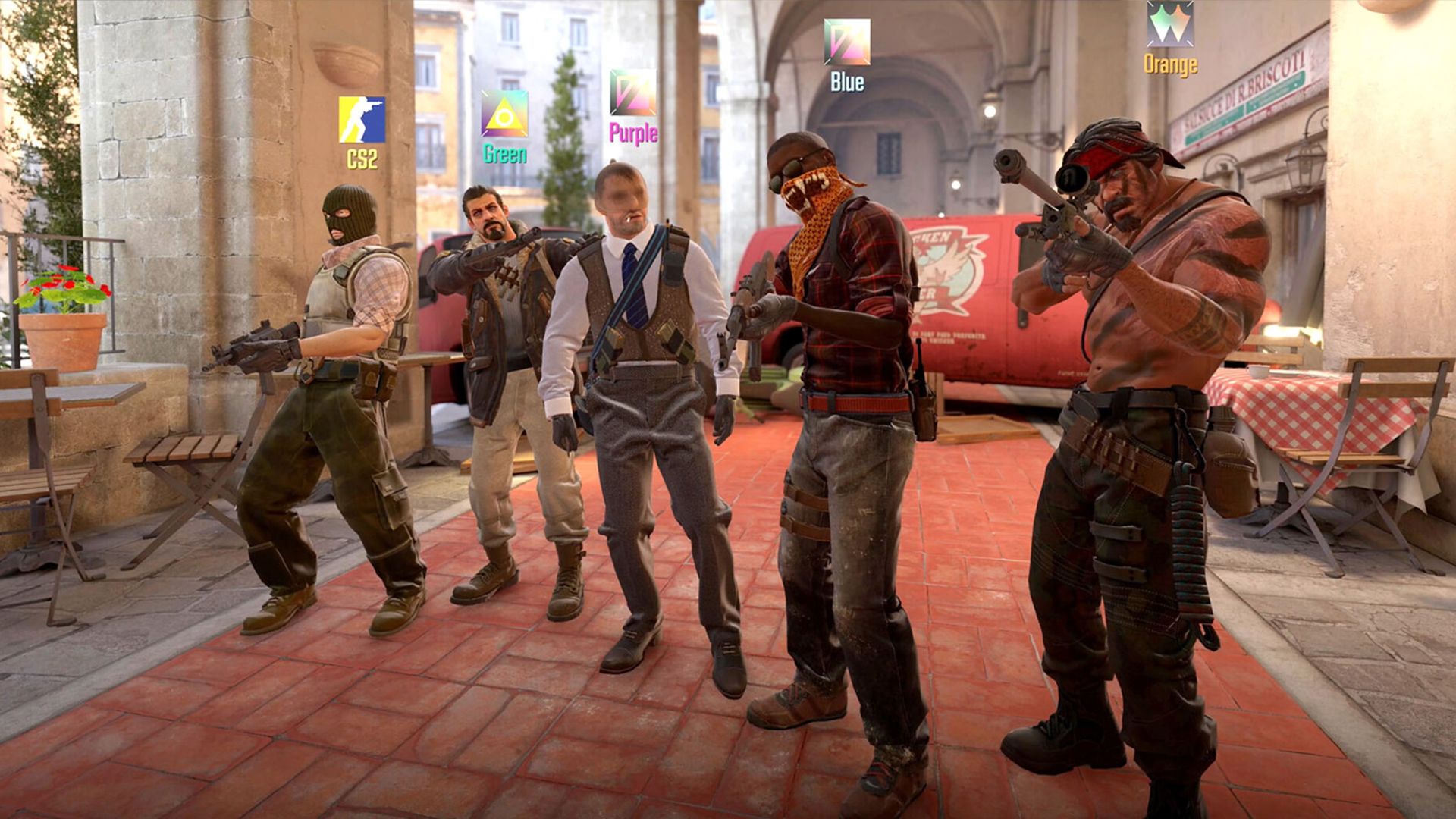Click the Orange player's avatar icon
This screenshot has height=819, width=1456.
[x=1169, y=24]
